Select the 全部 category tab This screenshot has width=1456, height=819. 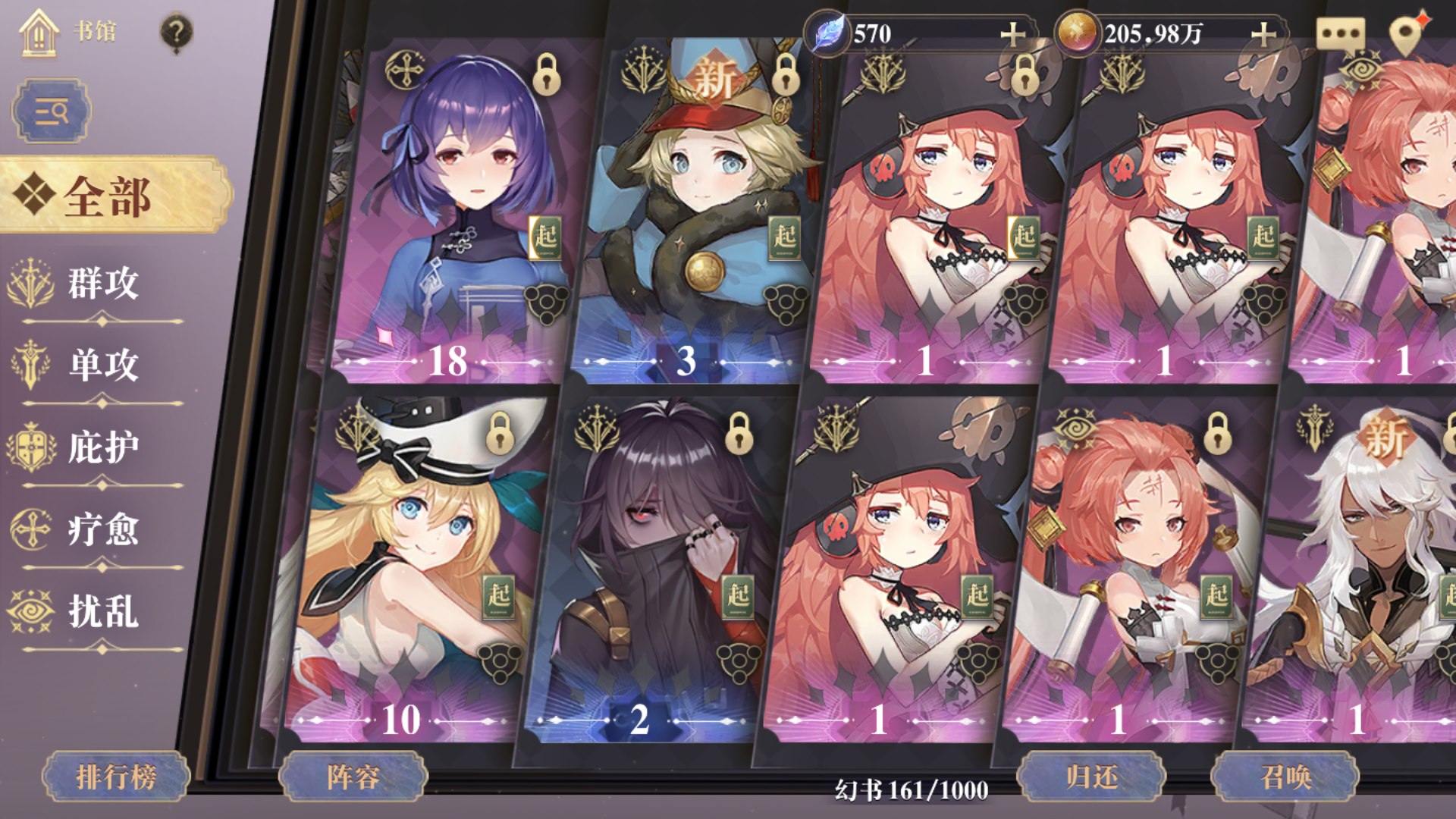coord(105,198)
